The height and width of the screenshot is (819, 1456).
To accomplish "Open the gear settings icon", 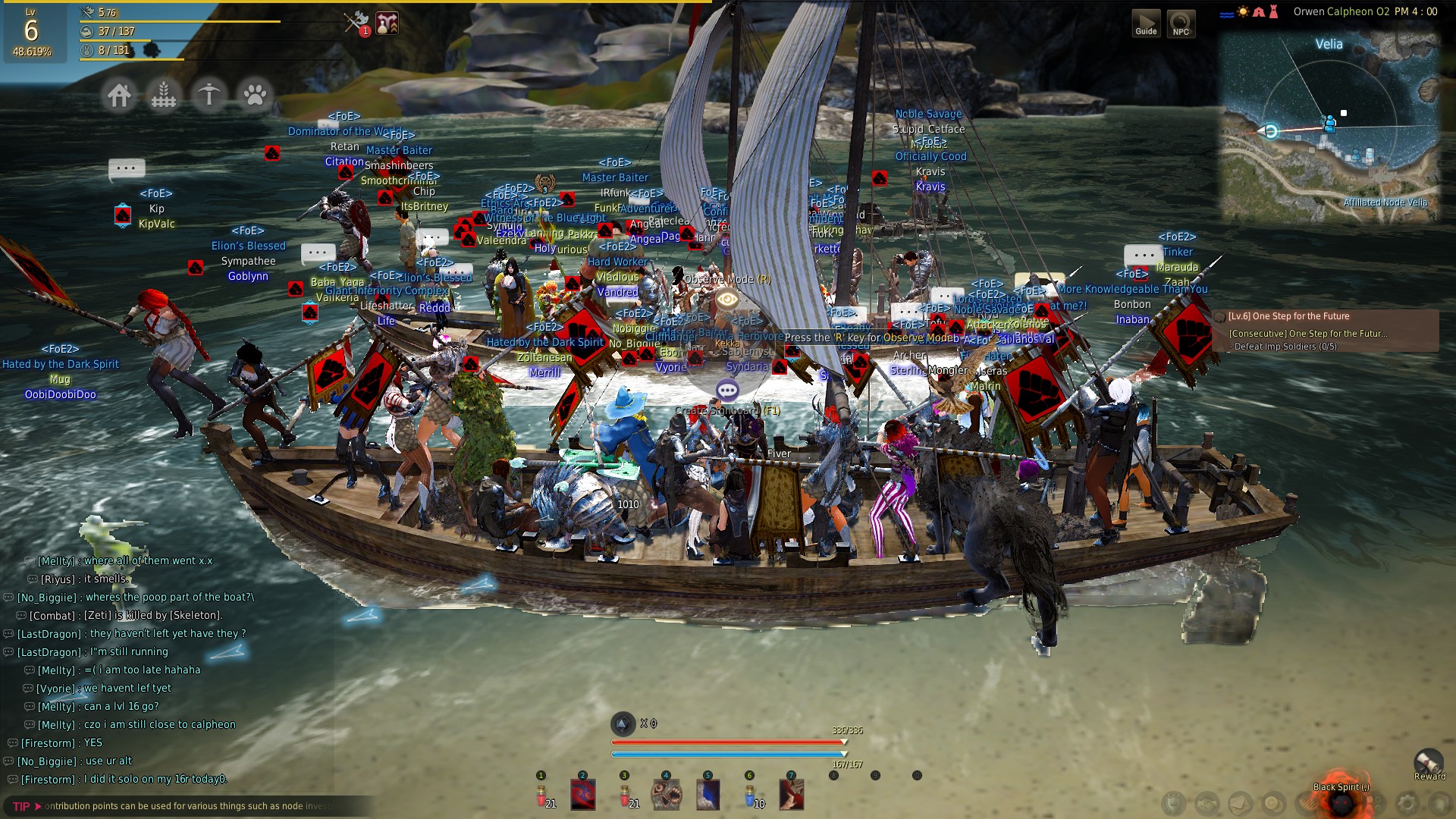I will [x=1407, y=802].
